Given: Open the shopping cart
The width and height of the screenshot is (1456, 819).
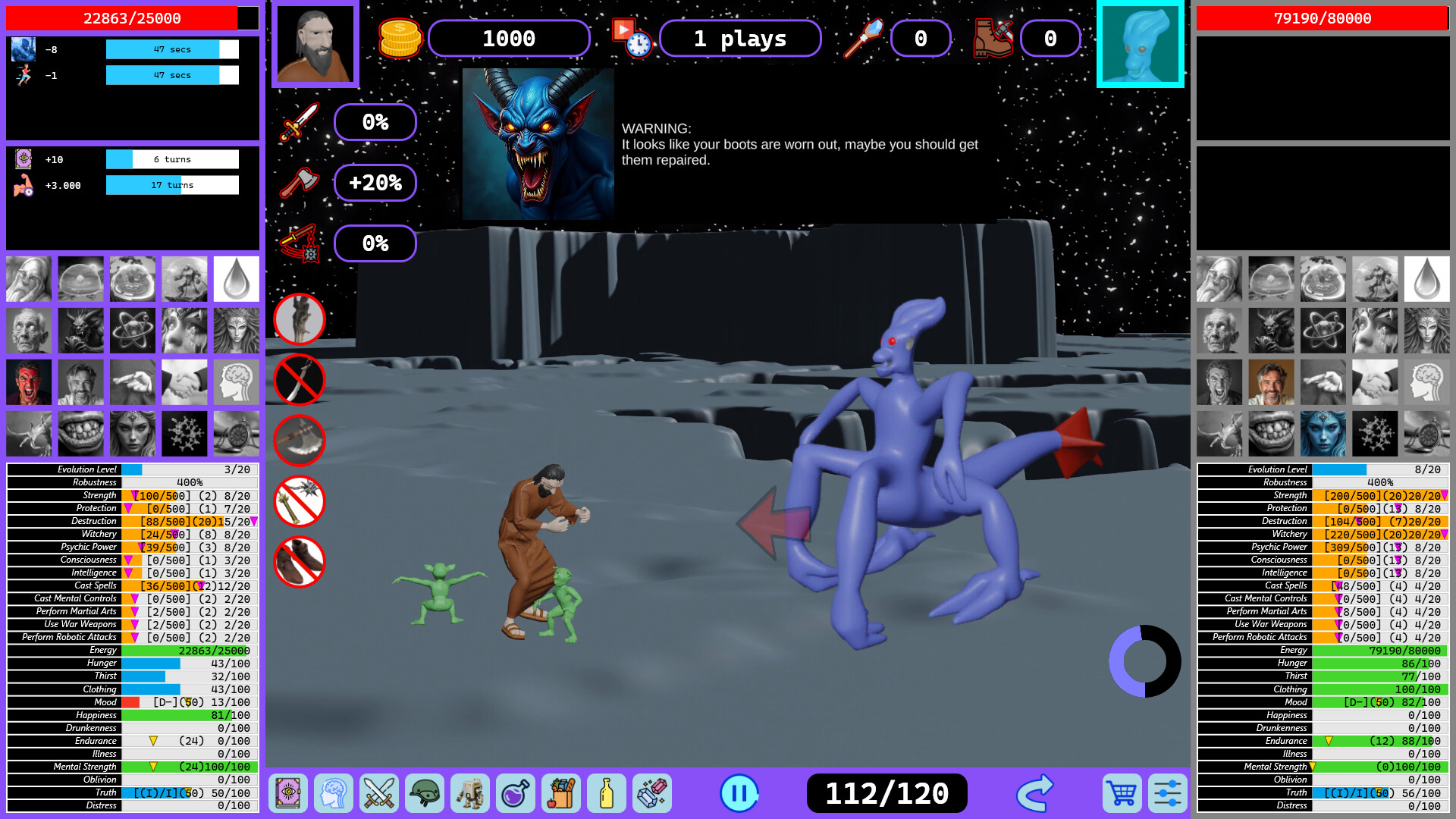Looking at the screenshot, I should 1121,793.
